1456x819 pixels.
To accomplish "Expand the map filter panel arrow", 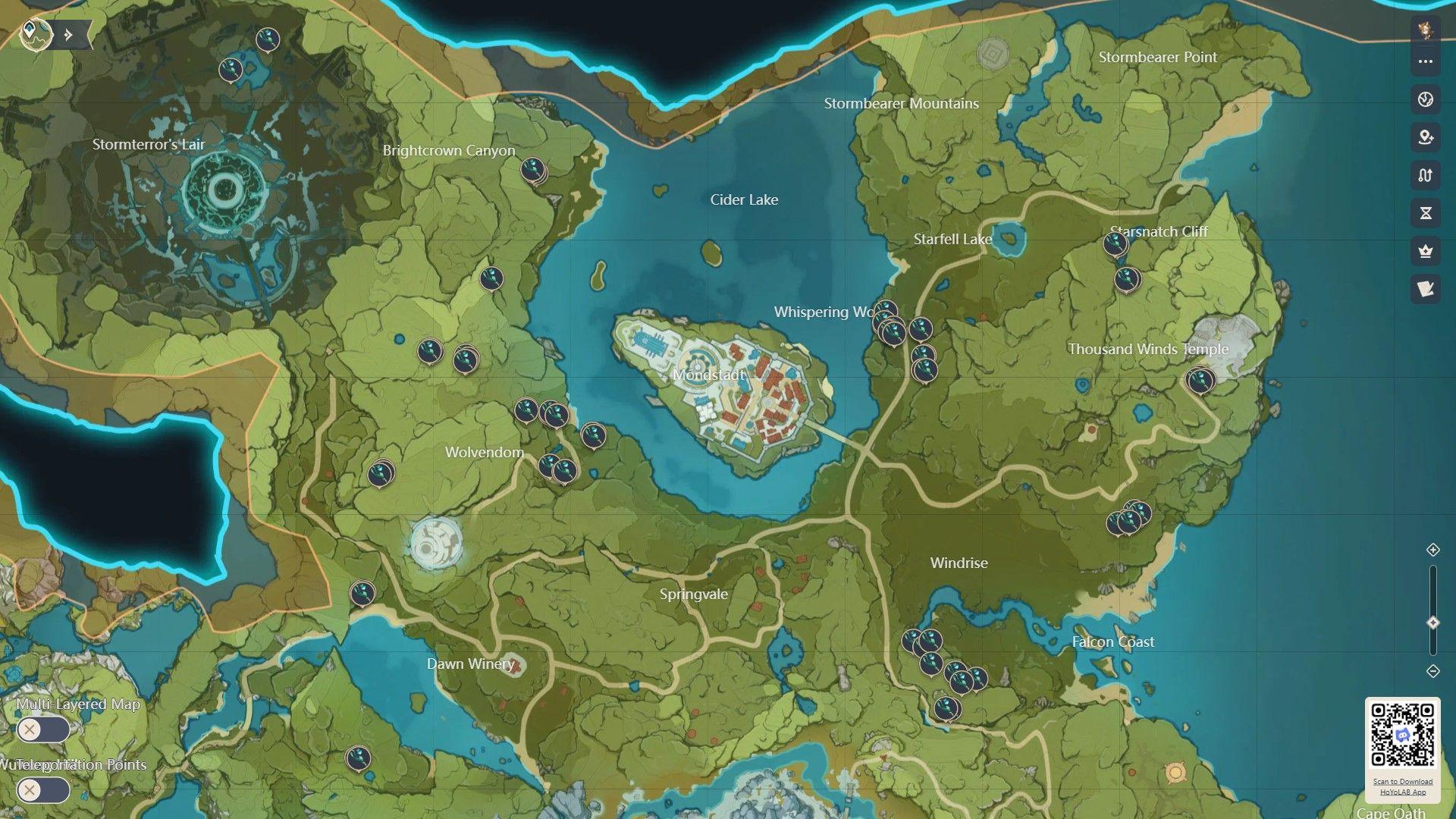I will pyautogui.click(x=69, y=35).
